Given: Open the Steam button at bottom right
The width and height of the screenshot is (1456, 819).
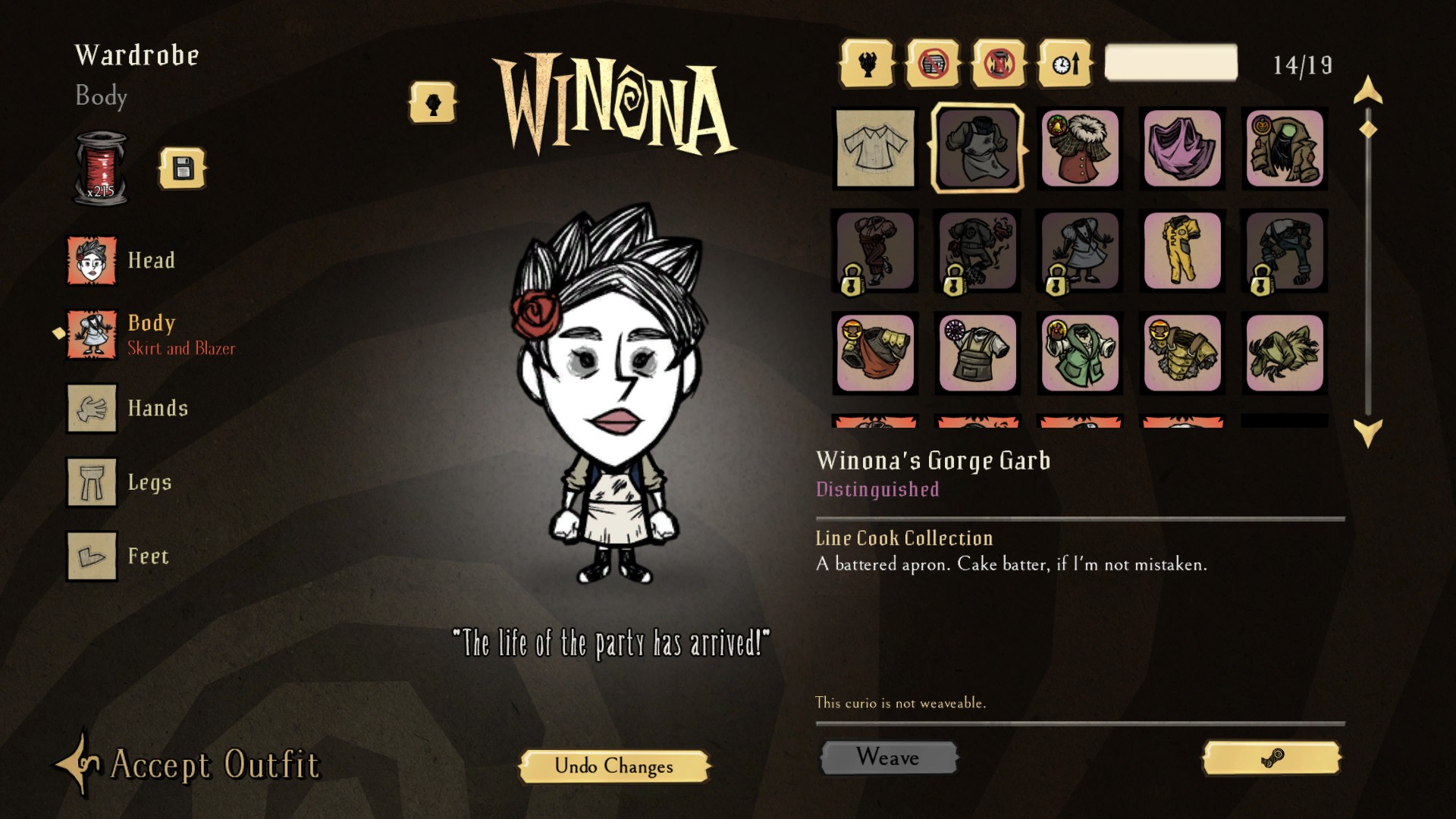Looking at the screenshot, I should [x=1272, y=758].
